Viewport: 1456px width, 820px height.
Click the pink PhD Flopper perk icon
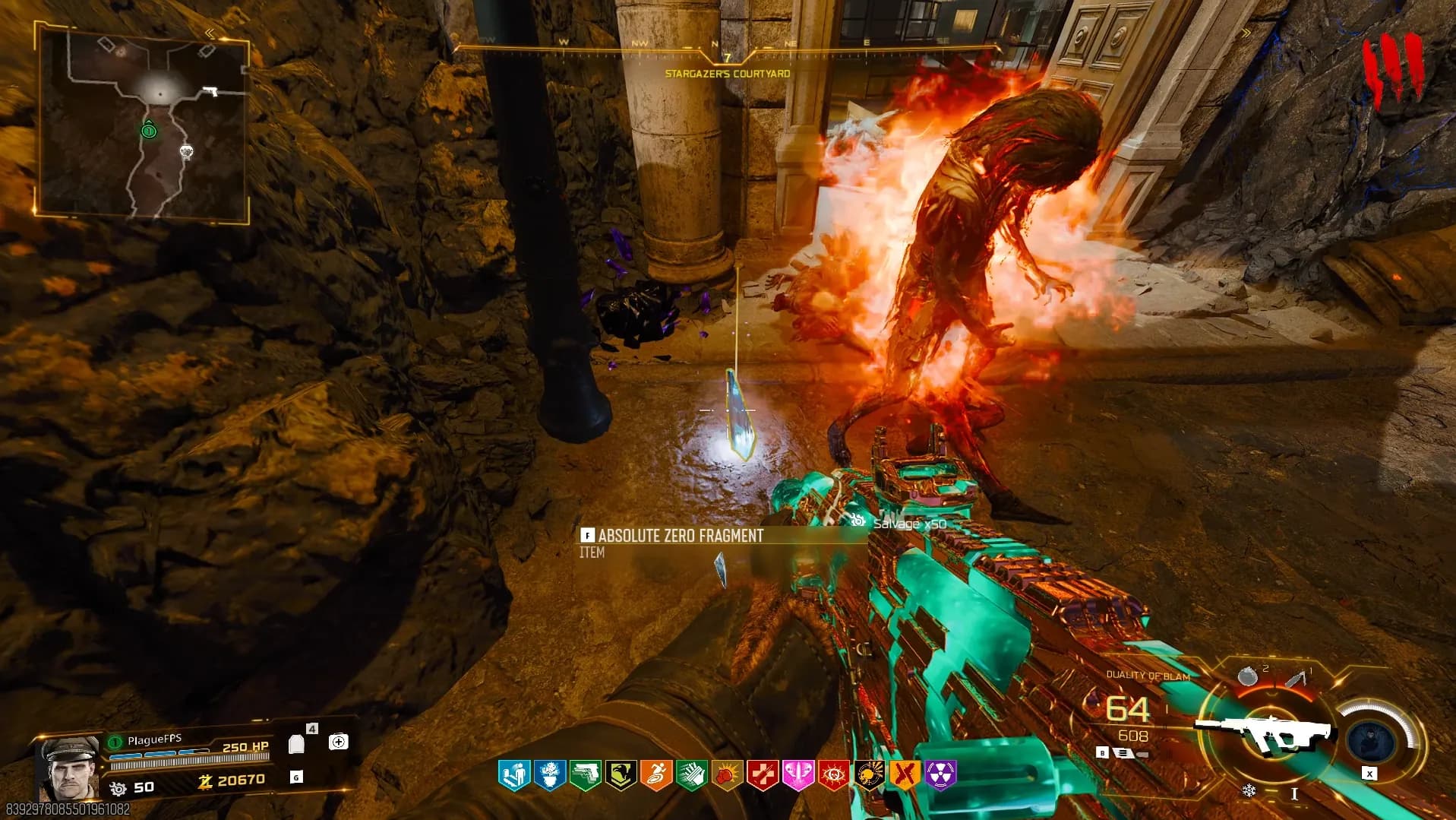[x=798, y=775]
